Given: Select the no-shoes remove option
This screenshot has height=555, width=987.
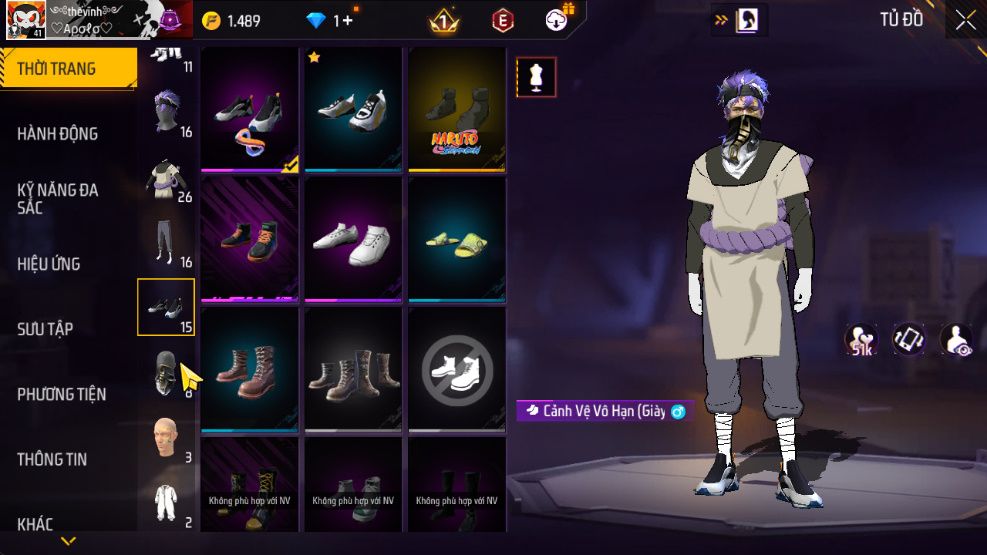Looking at the screenshot, I should tap(457, 369).
